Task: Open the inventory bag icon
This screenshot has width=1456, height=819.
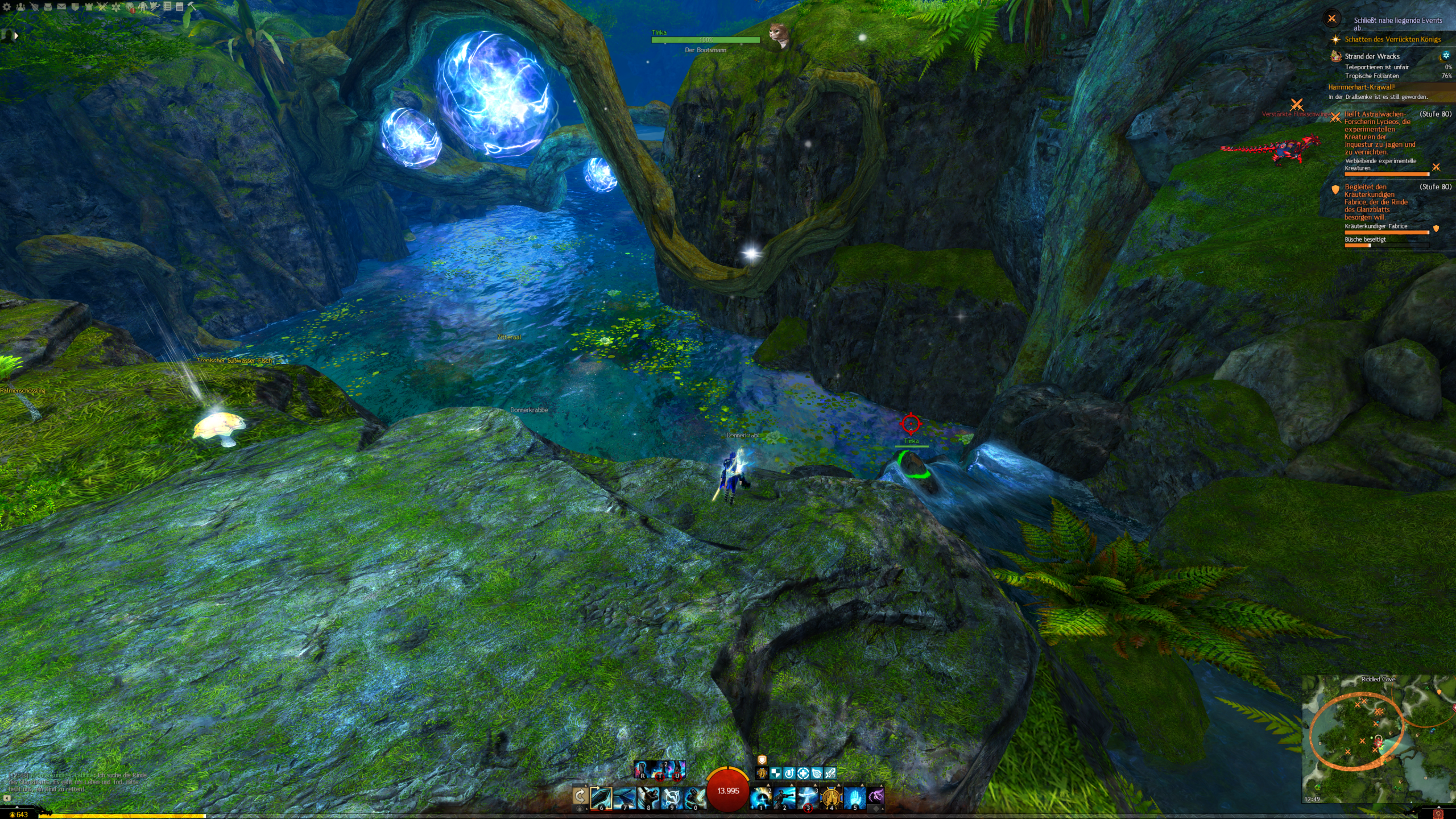Action: click(x=48, y=7)
